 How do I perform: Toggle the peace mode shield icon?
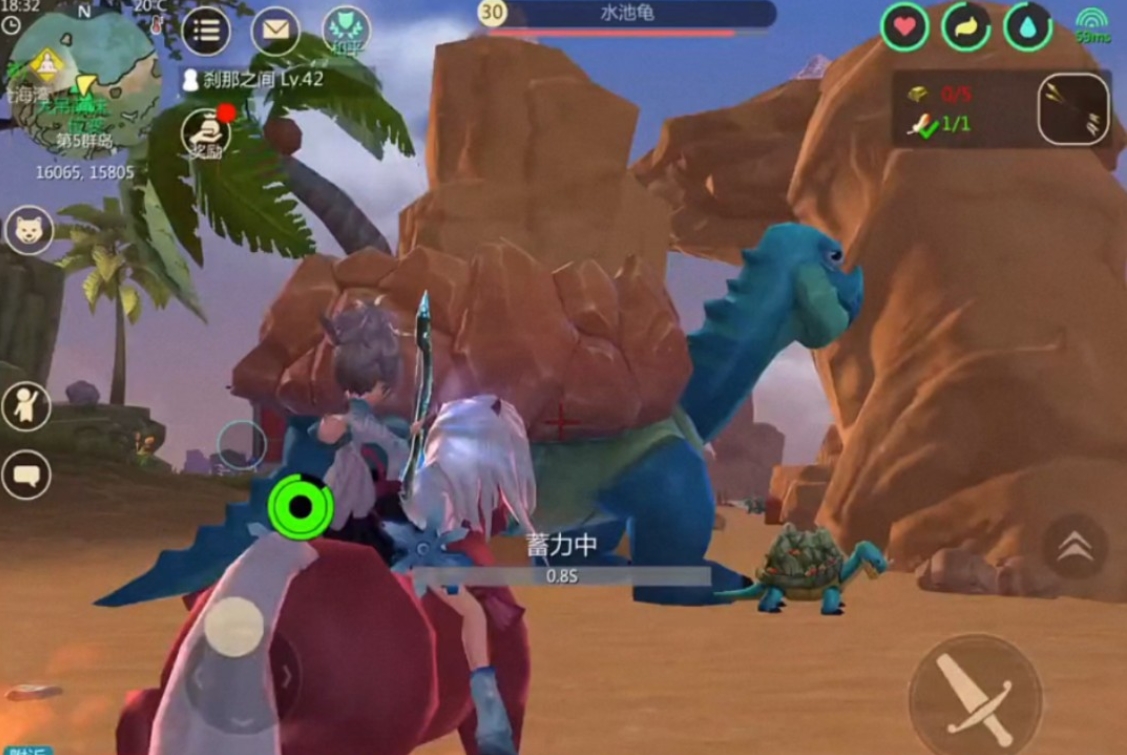(346, 30)
